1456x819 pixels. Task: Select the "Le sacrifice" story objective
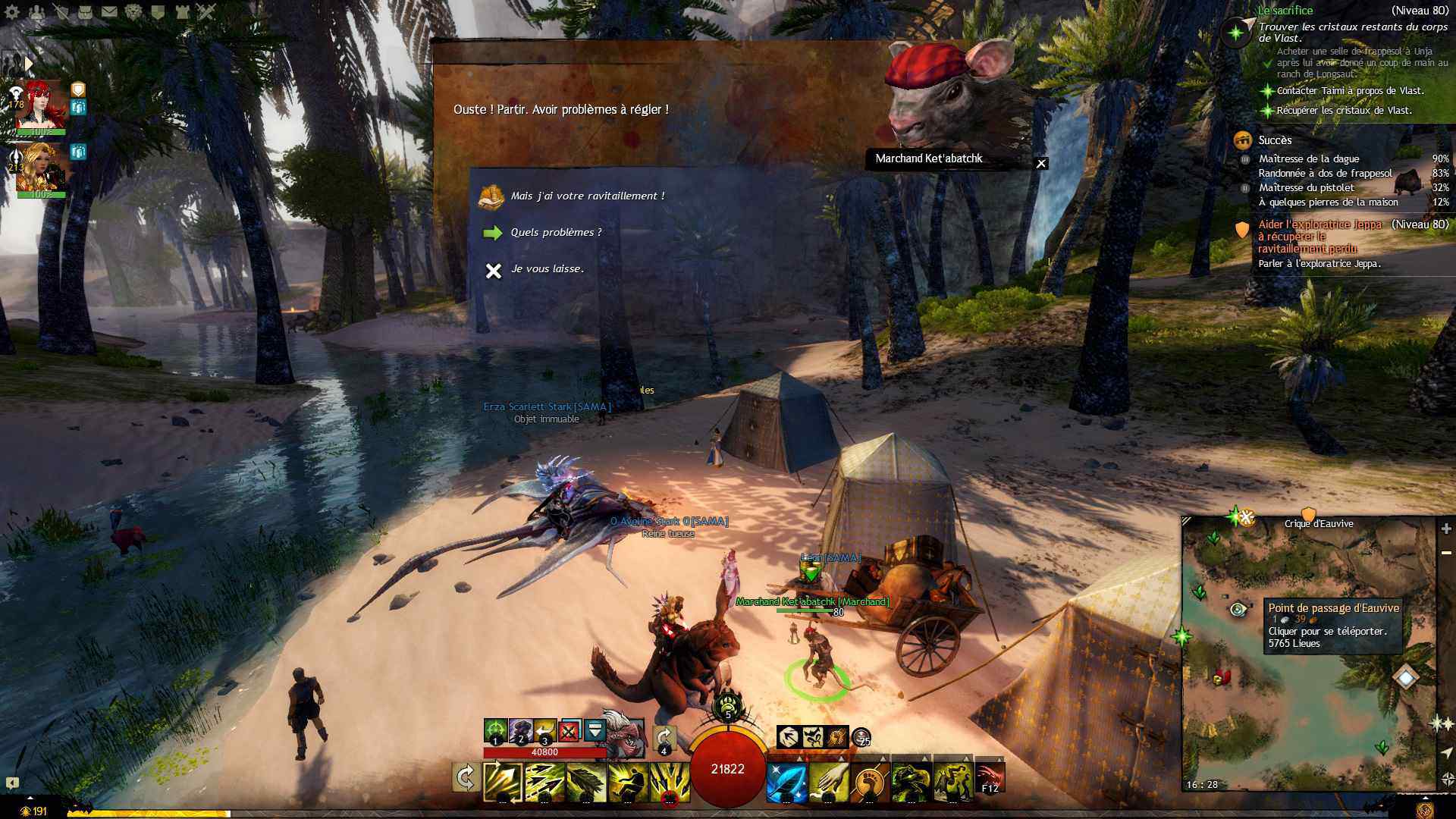pos(1285,11)
